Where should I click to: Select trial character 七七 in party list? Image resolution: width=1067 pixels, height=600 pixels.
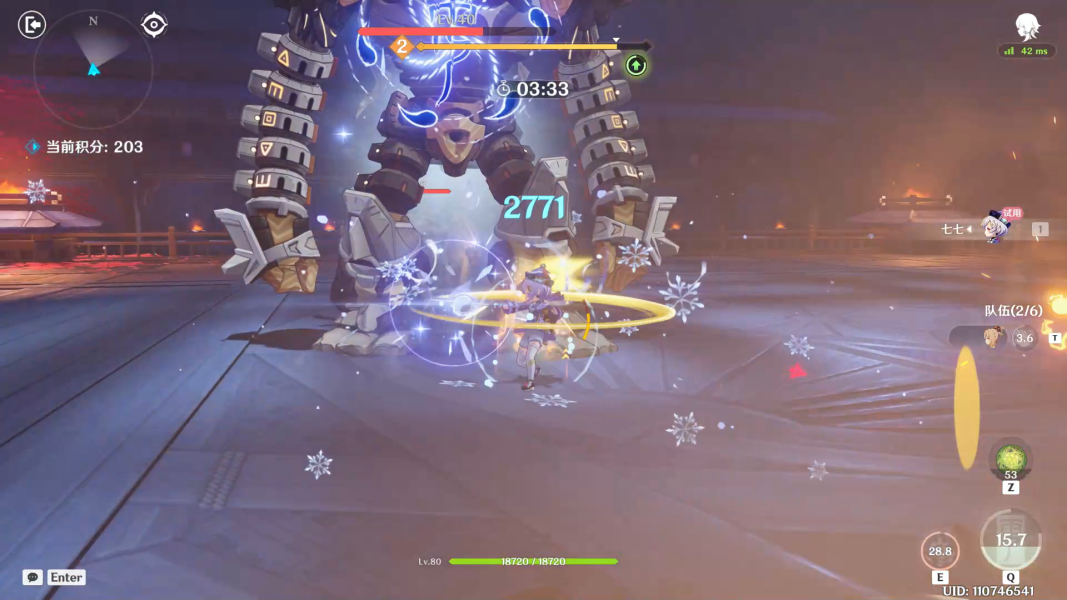(988, 229)
